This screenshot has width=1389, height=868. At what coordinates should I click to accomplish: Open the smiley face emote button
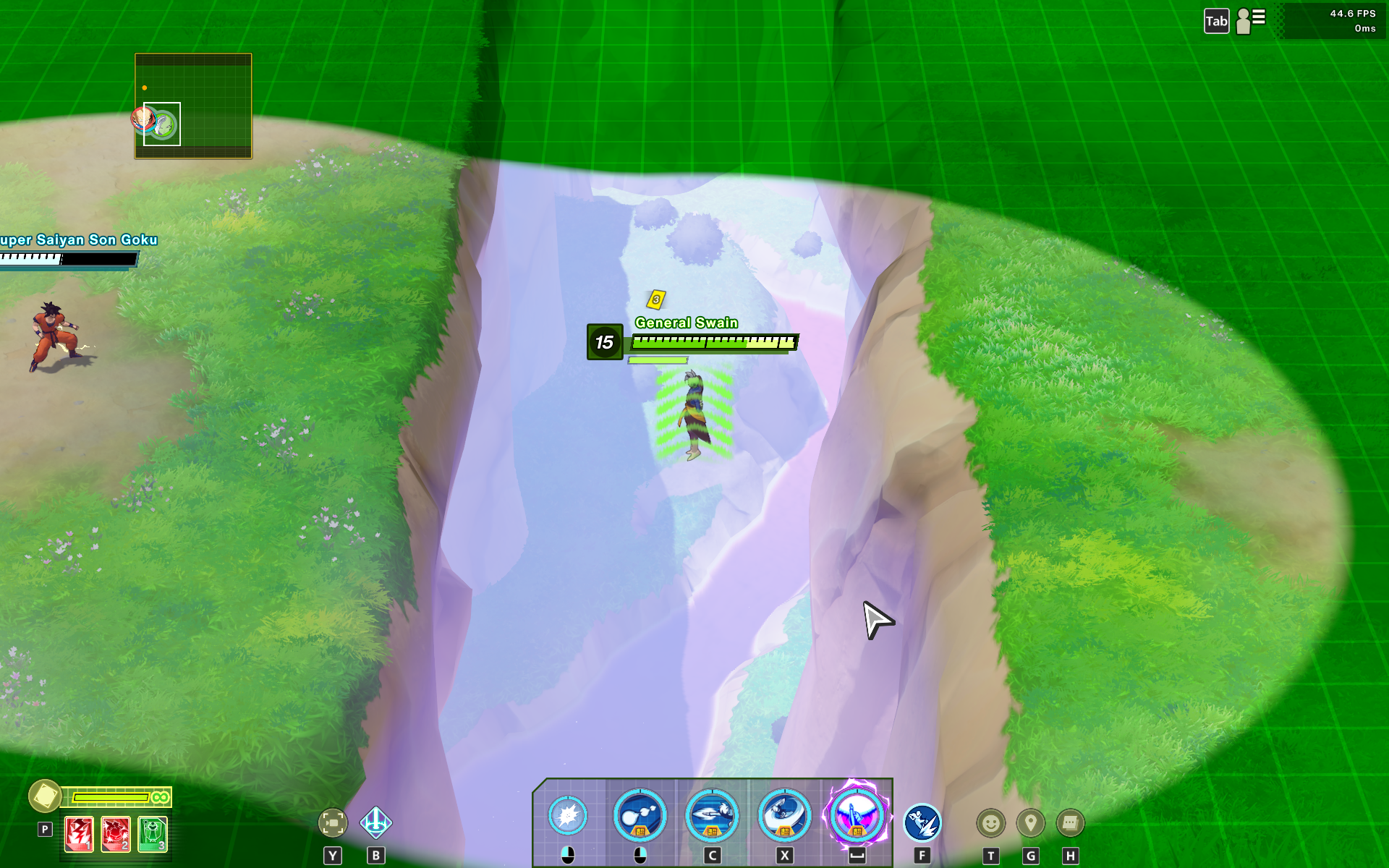click(991, 823)
